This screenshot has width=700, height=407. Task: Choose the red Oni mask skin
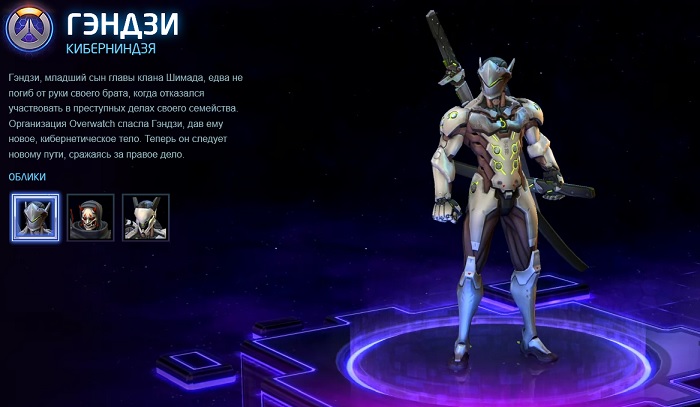91,217
